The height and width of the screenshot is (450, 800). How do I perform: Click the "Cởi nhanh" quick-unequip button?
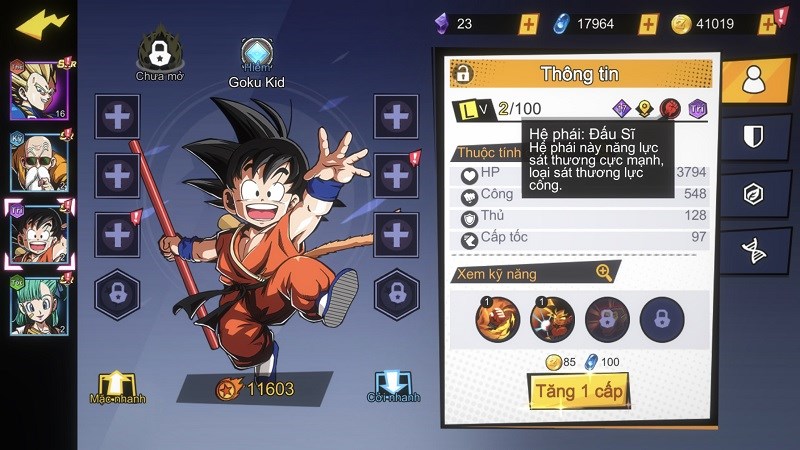(x=392, y=386)
